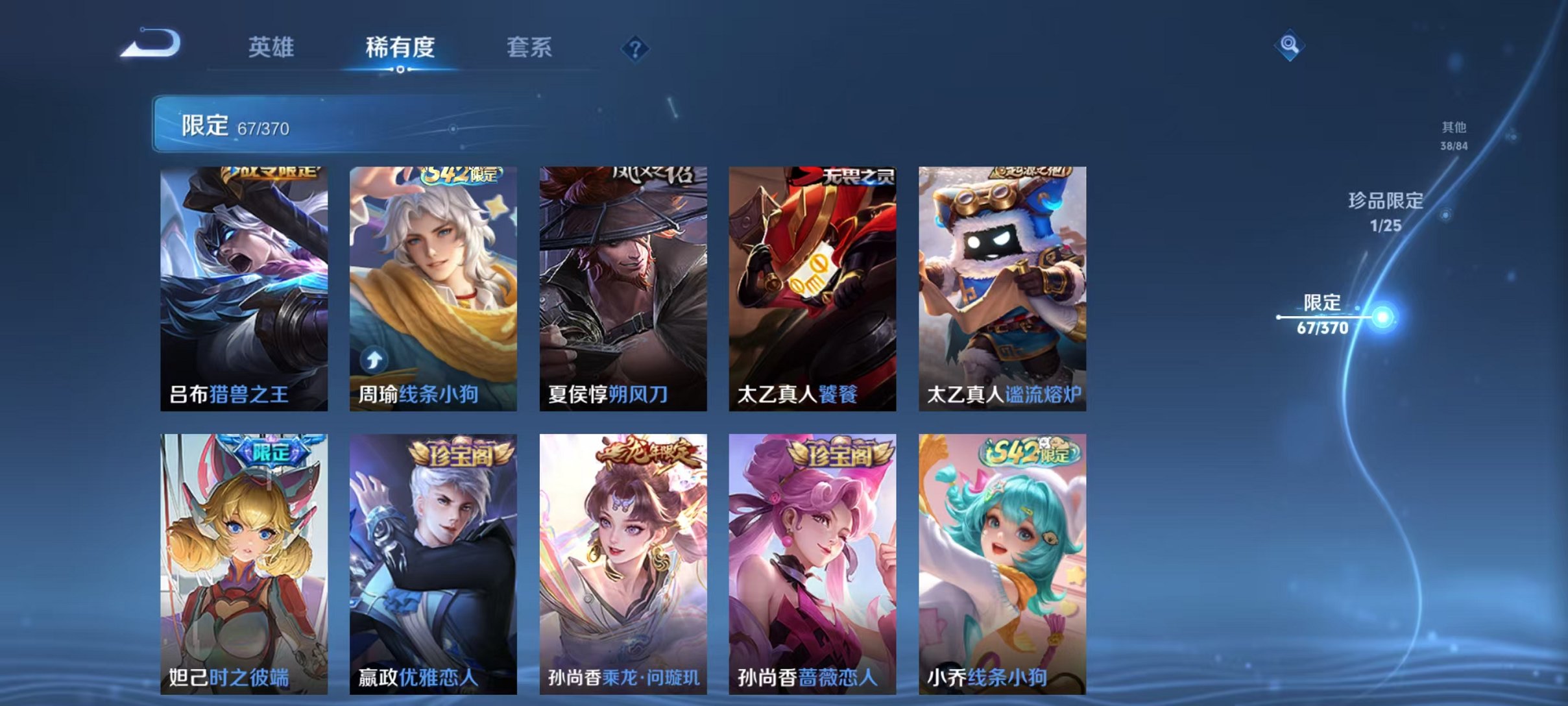Image resolution: width=1568 pixels, height=706 pixels.
Task: Switch to the 英雄 tab
Action: coord(272,47)
